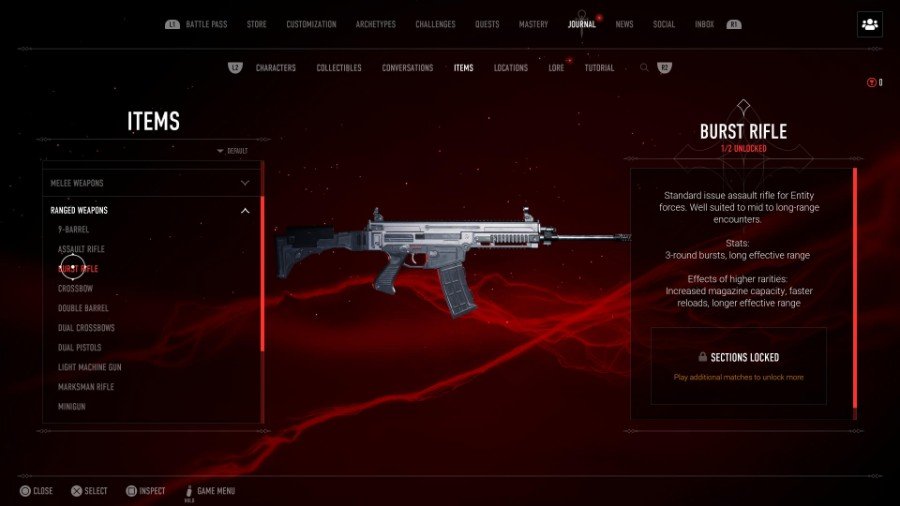Go to the Store tab
This screenshot has width=900, height=506.
257,24
